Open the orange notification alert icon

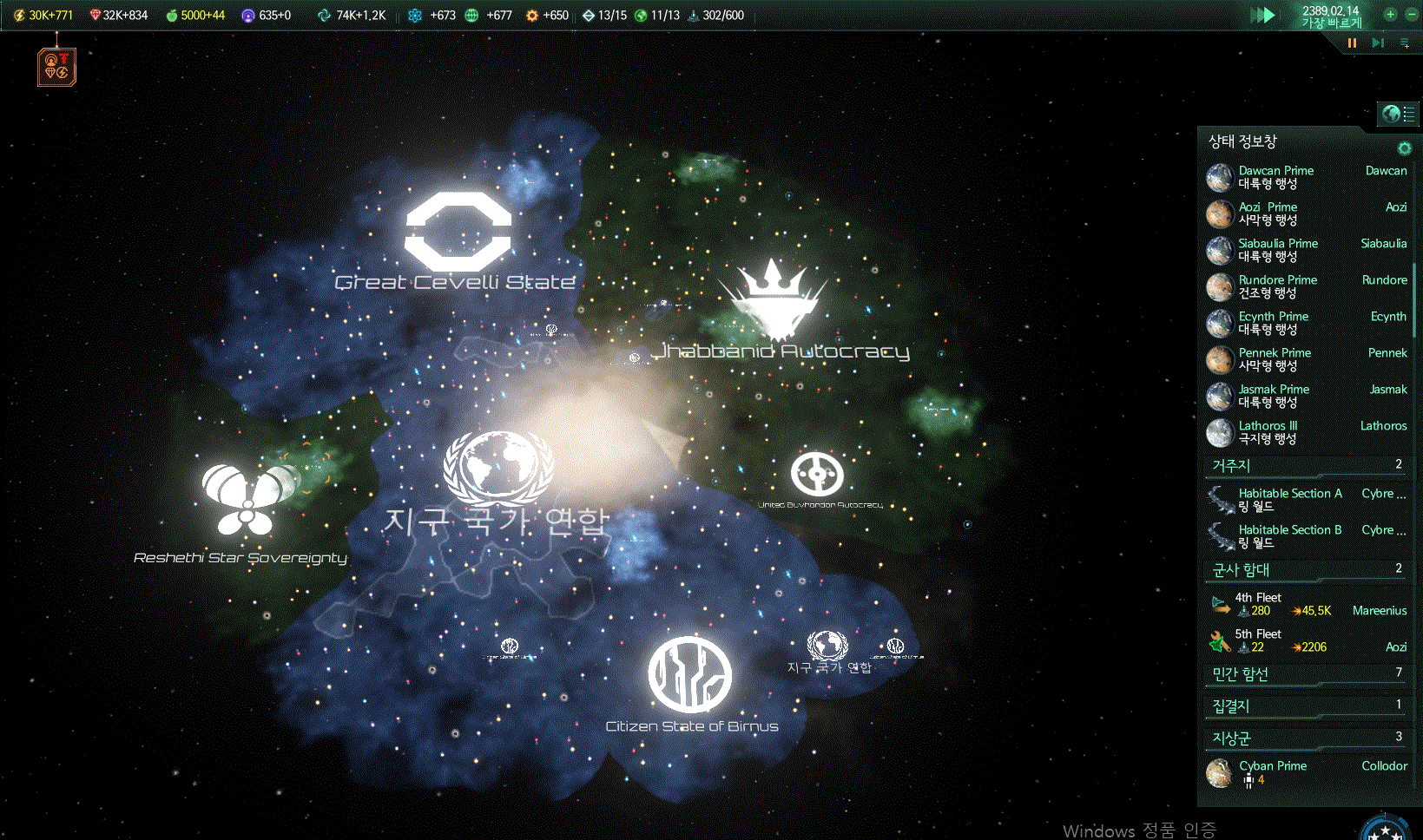click(56, 67)
